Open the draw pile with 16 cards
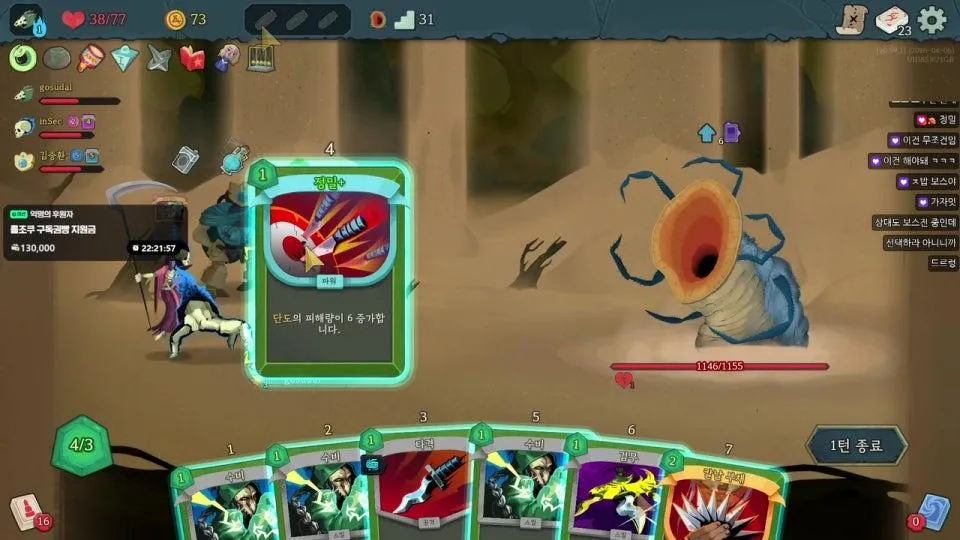The width and height of the screenshot is (960, 540). 28,511
